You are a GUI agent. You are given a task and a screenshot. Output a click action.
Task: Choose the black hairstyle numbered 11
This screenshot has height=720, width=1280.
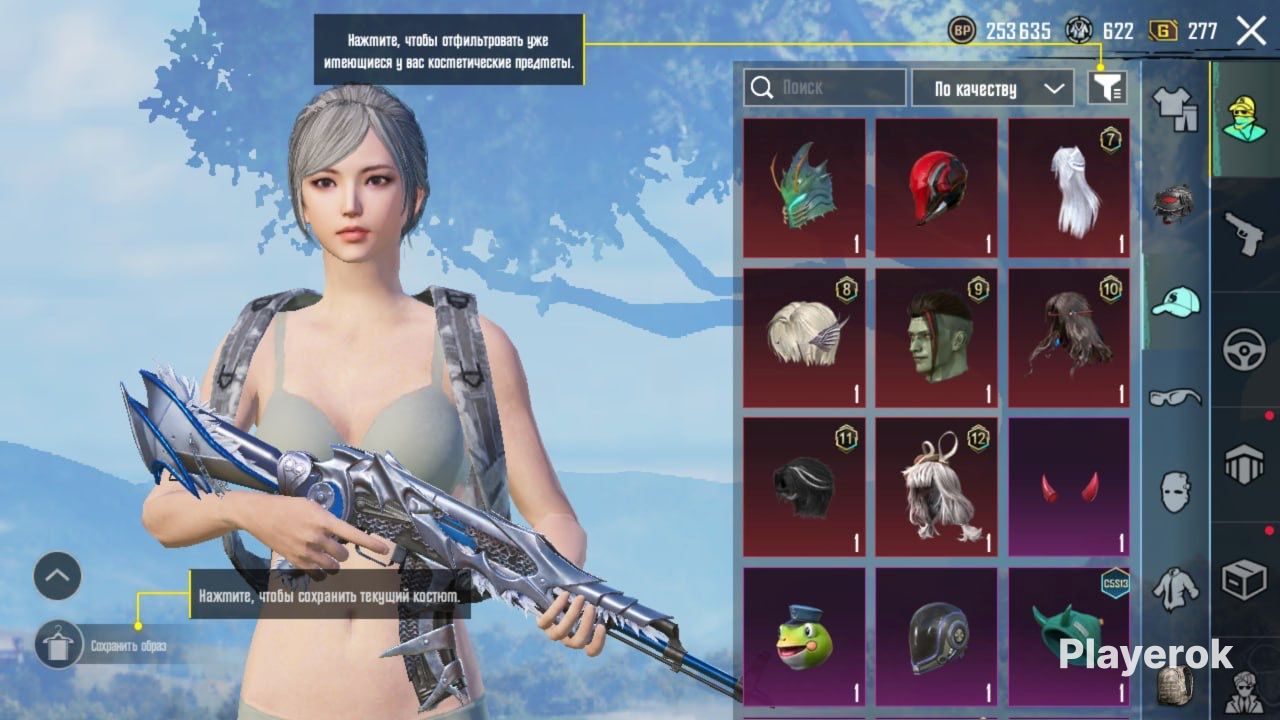click(x=804, y=487)
